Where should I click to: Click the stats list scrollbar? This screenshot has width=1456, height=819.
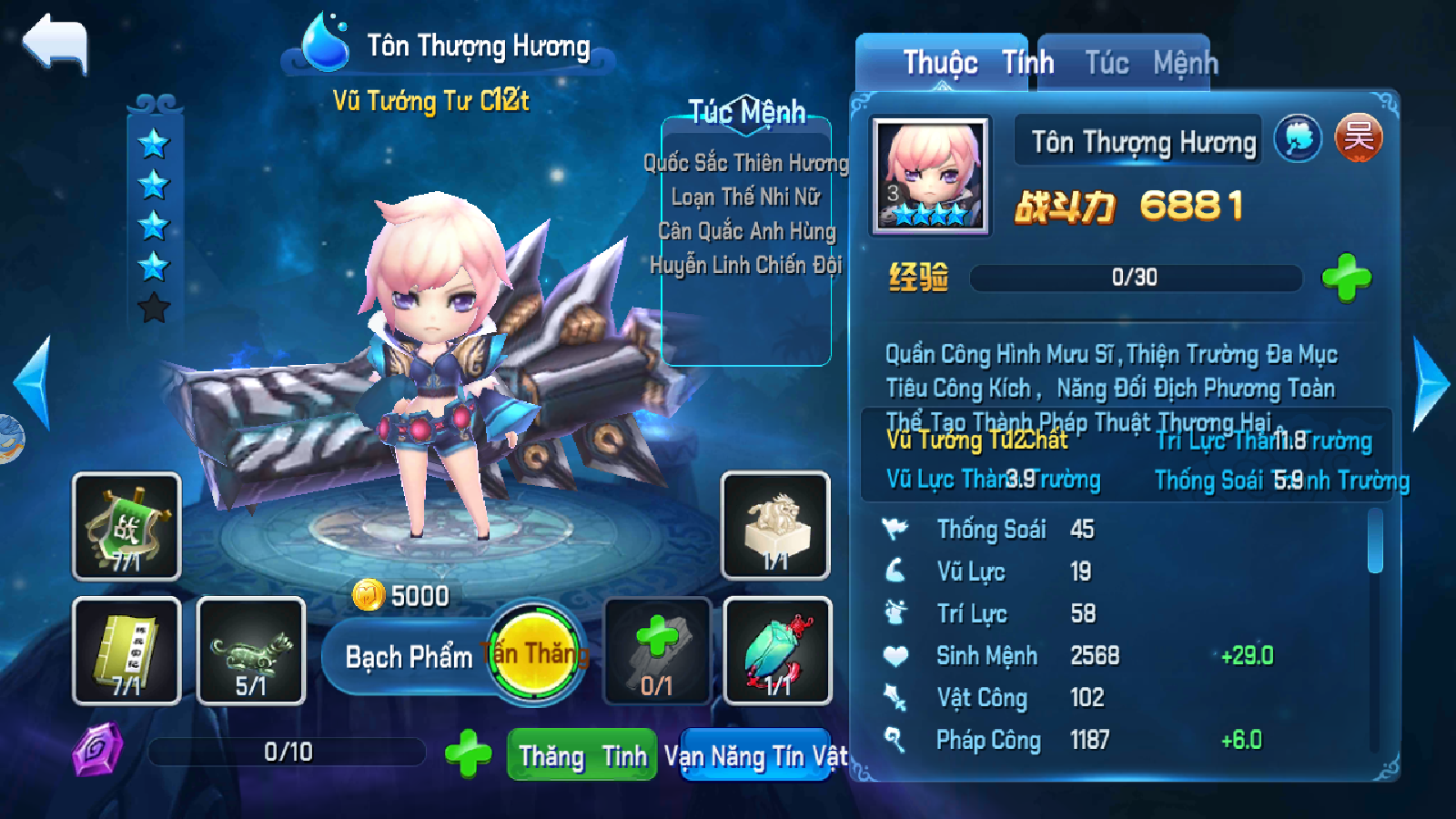pos(1375,542)
